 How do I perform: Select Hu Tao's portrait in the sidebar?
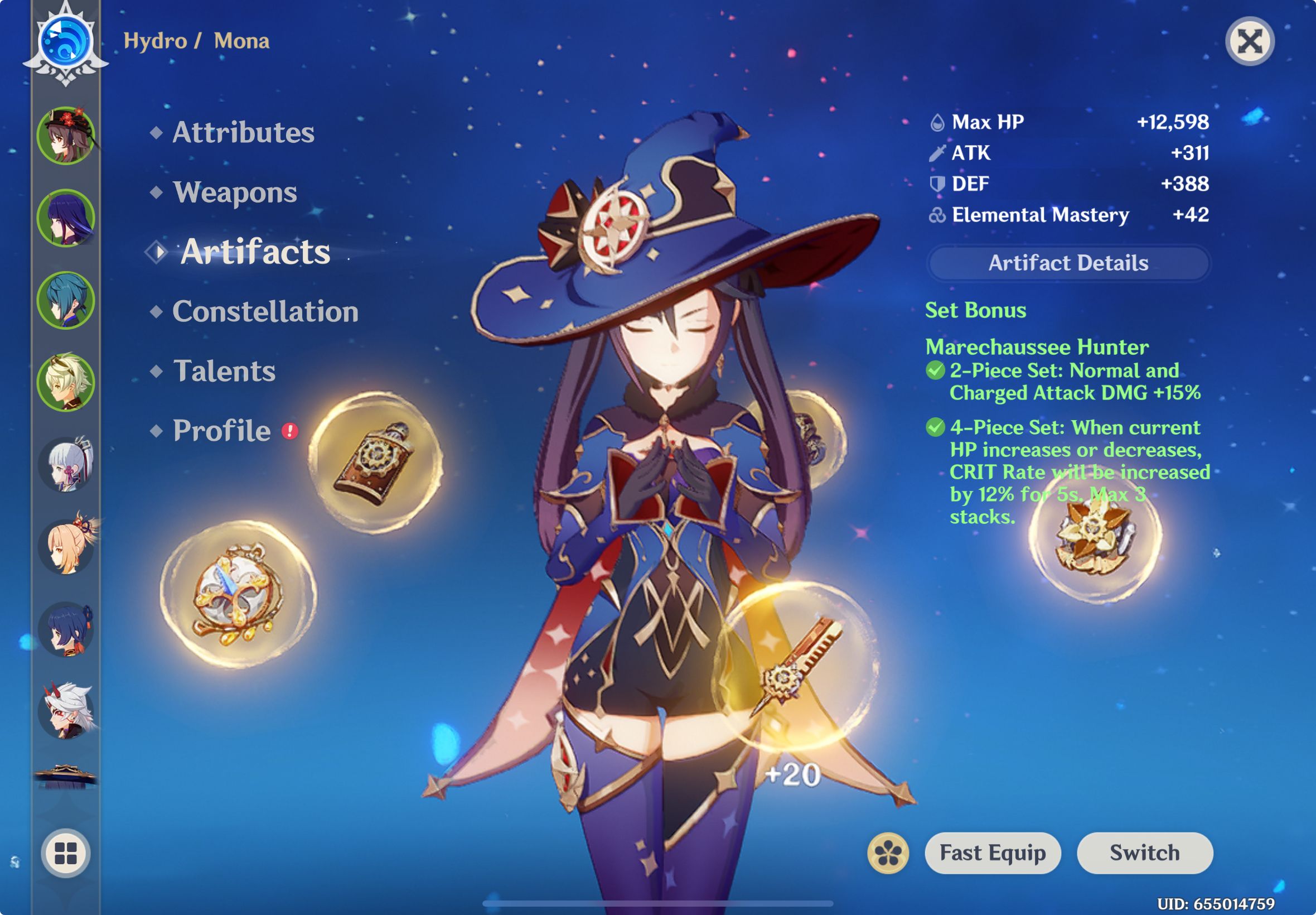(x=66, y=136)
